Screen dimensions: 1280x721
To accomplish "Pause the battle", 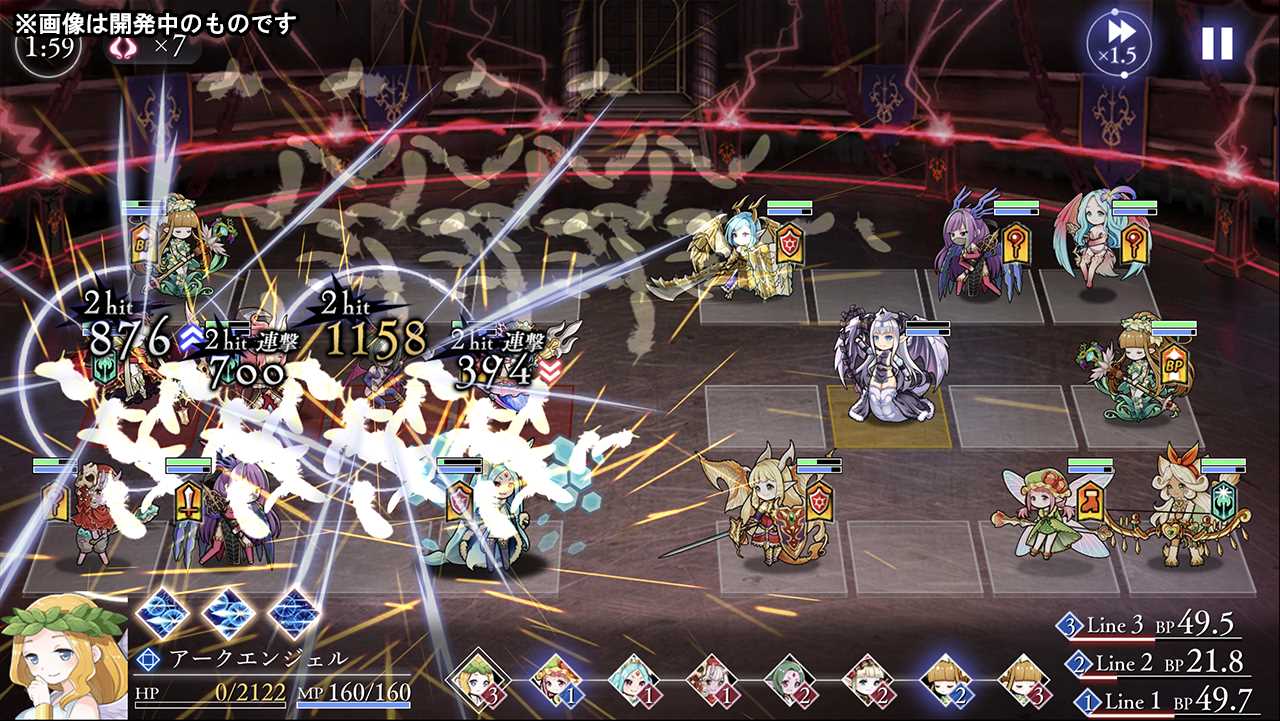I will [1217, 43].
